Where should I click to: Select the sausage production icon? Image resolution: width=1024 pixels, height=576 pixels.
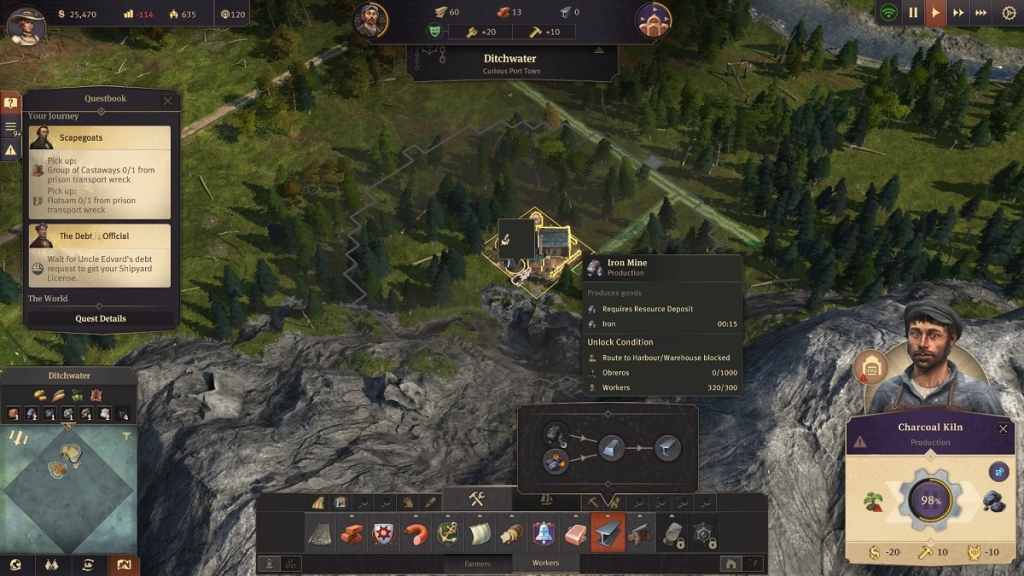[x=415, y=533]
